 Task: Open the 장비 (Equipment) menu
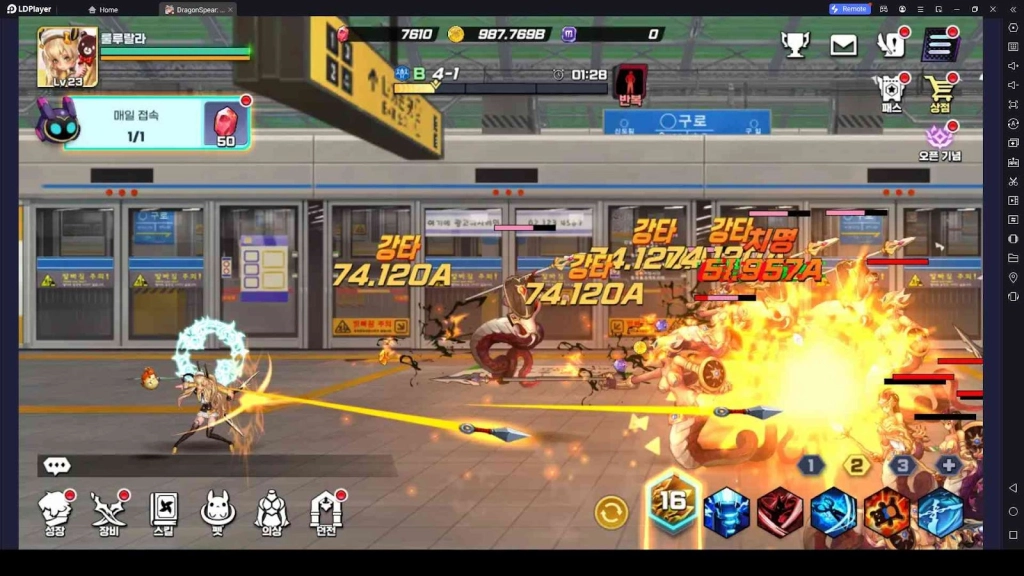[x=109, y=513]
